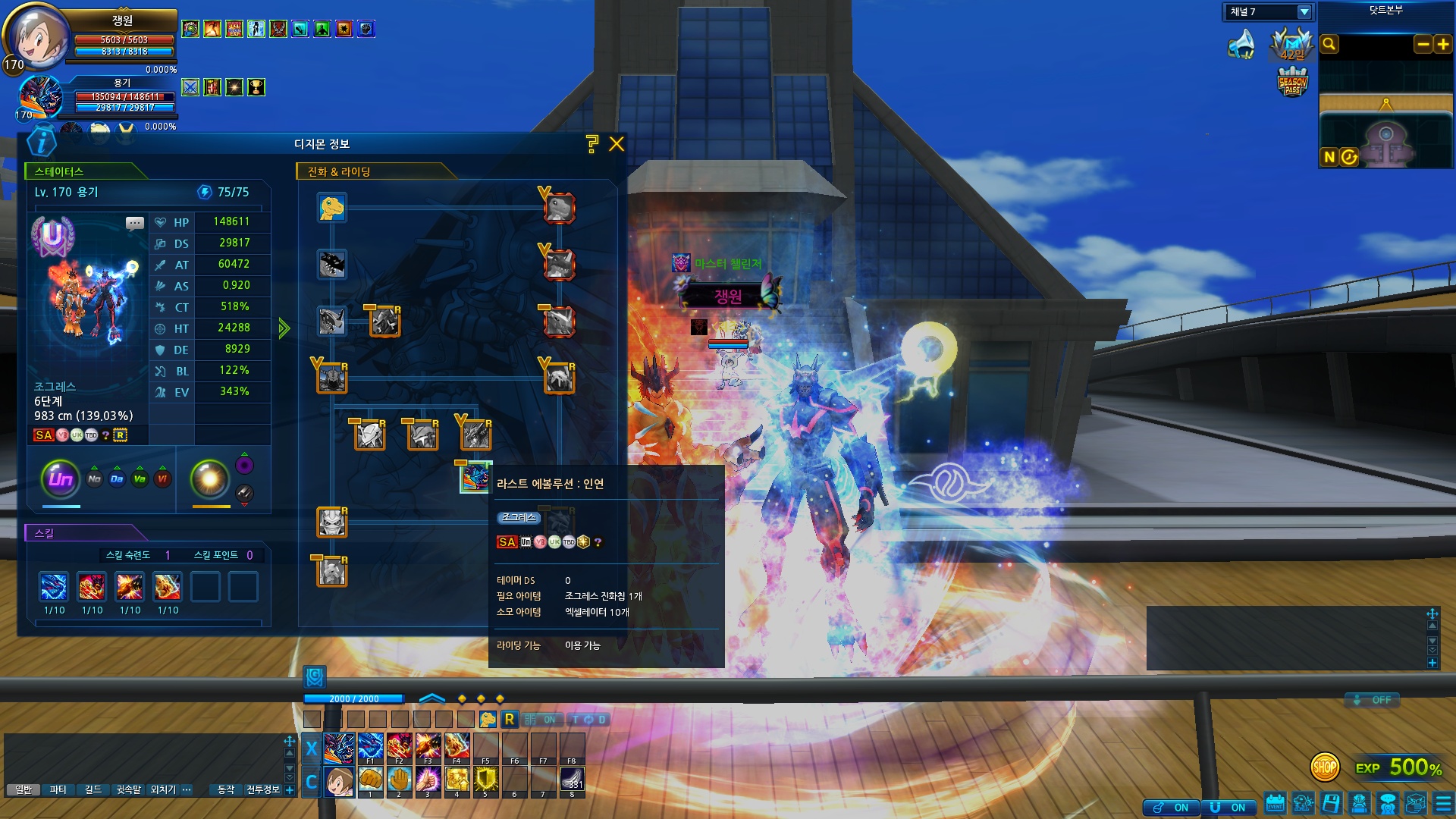Open the channel 7 dropdown

tap(1304, 12)
